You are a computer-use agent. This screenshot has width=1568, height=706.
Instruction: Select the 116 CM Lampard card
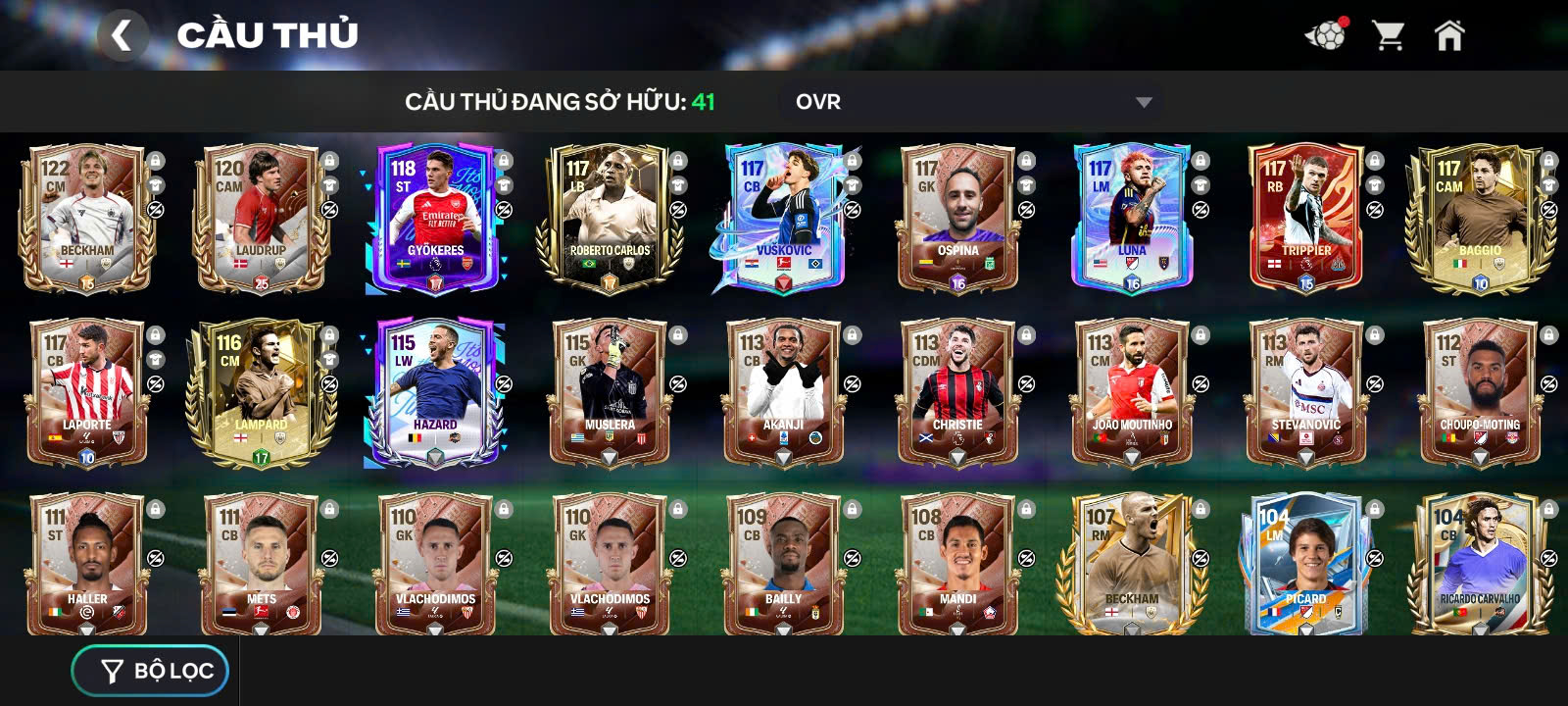260,394
